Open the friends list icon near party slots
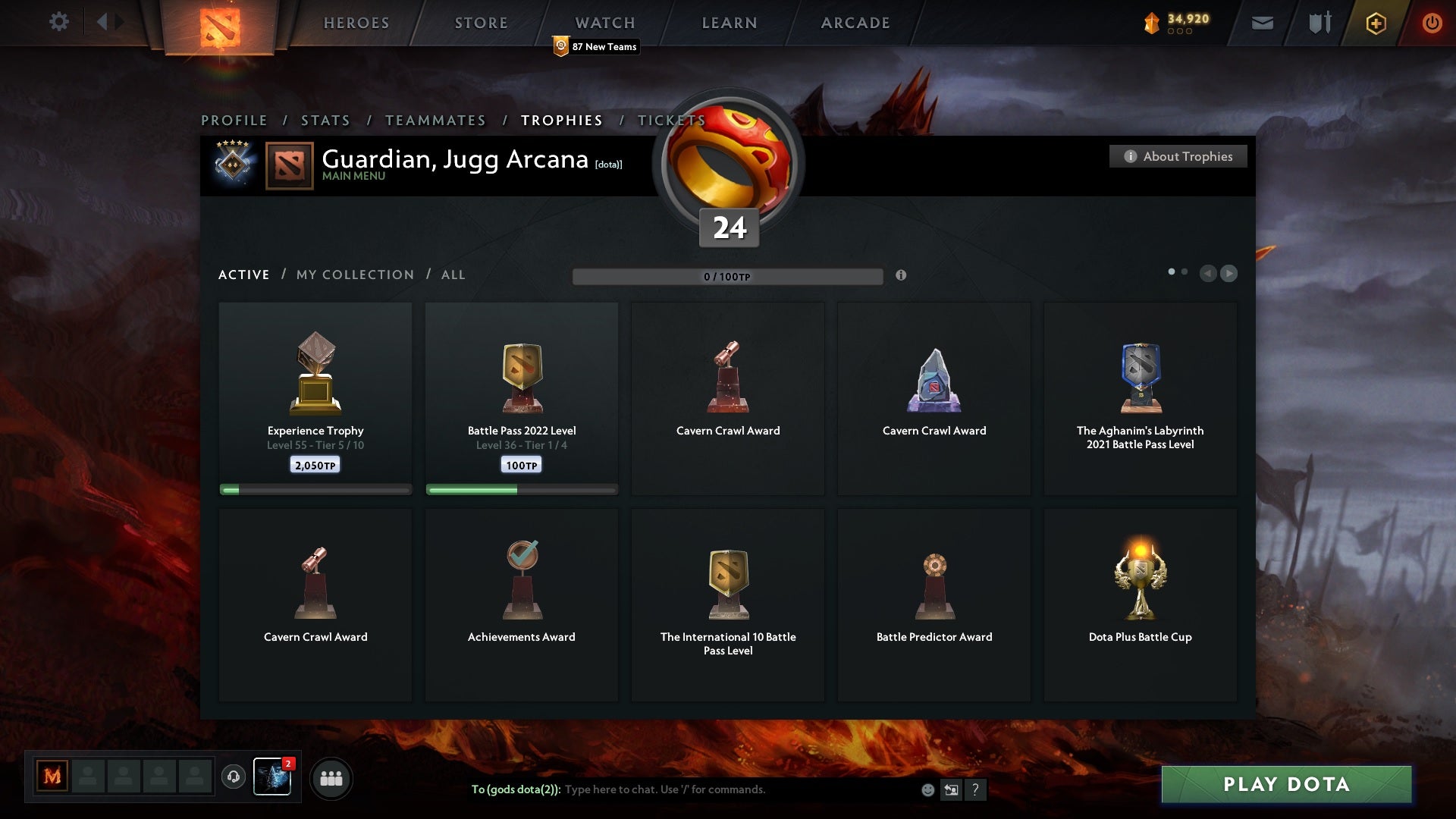Screen dimensions: 1456x819 coord(331,777)
